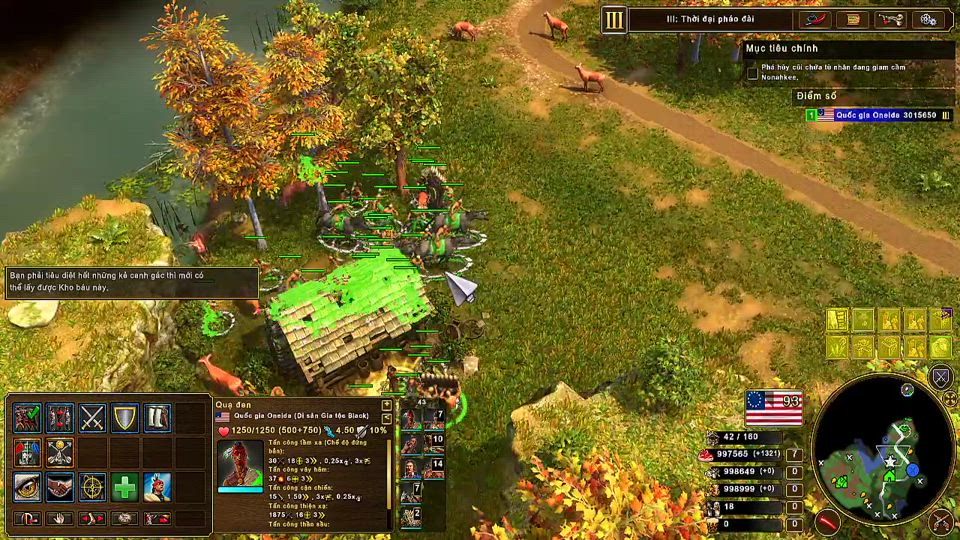This screenshot has height=540, width=960.
Task: Activate the eye ability icon
Action: pos(27,487)
